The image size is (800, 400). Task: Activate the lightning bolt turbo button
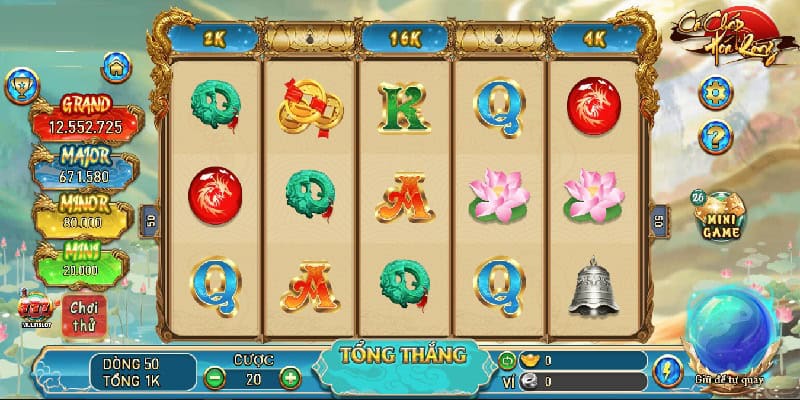665,371
